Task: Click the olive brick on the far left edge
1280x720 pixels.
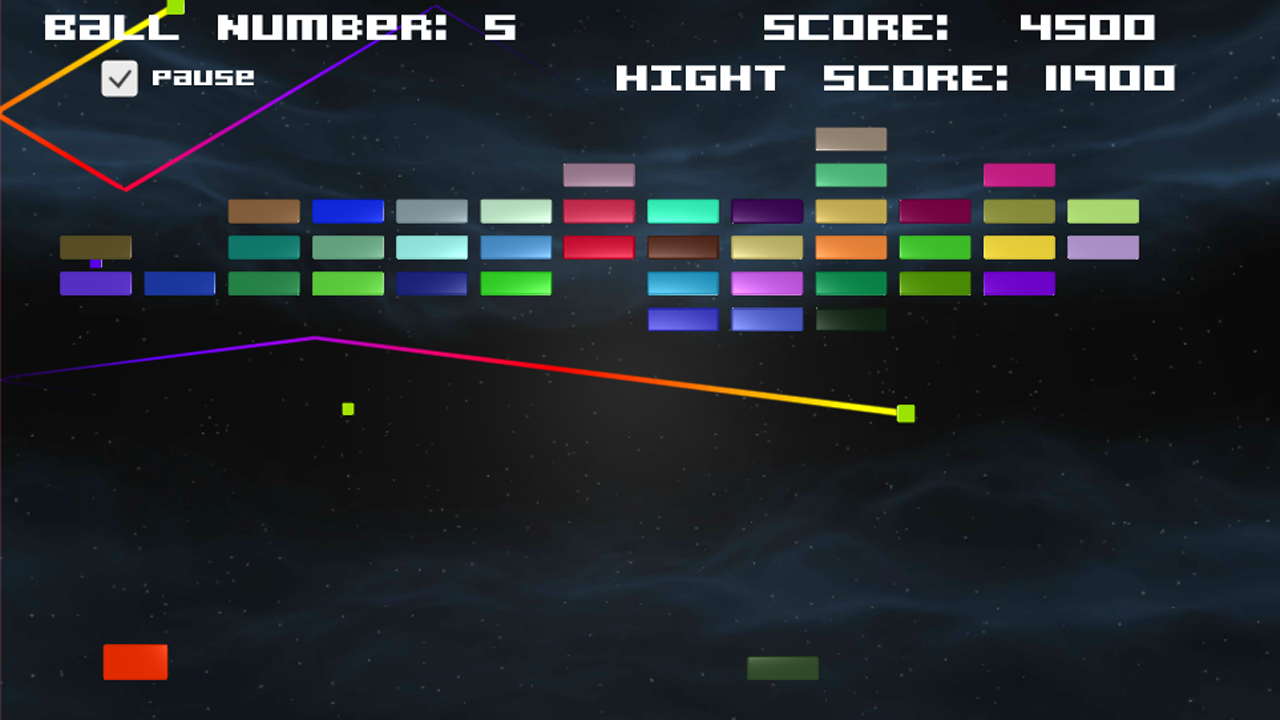Action: pyautogui.click(x=95, y=247)
